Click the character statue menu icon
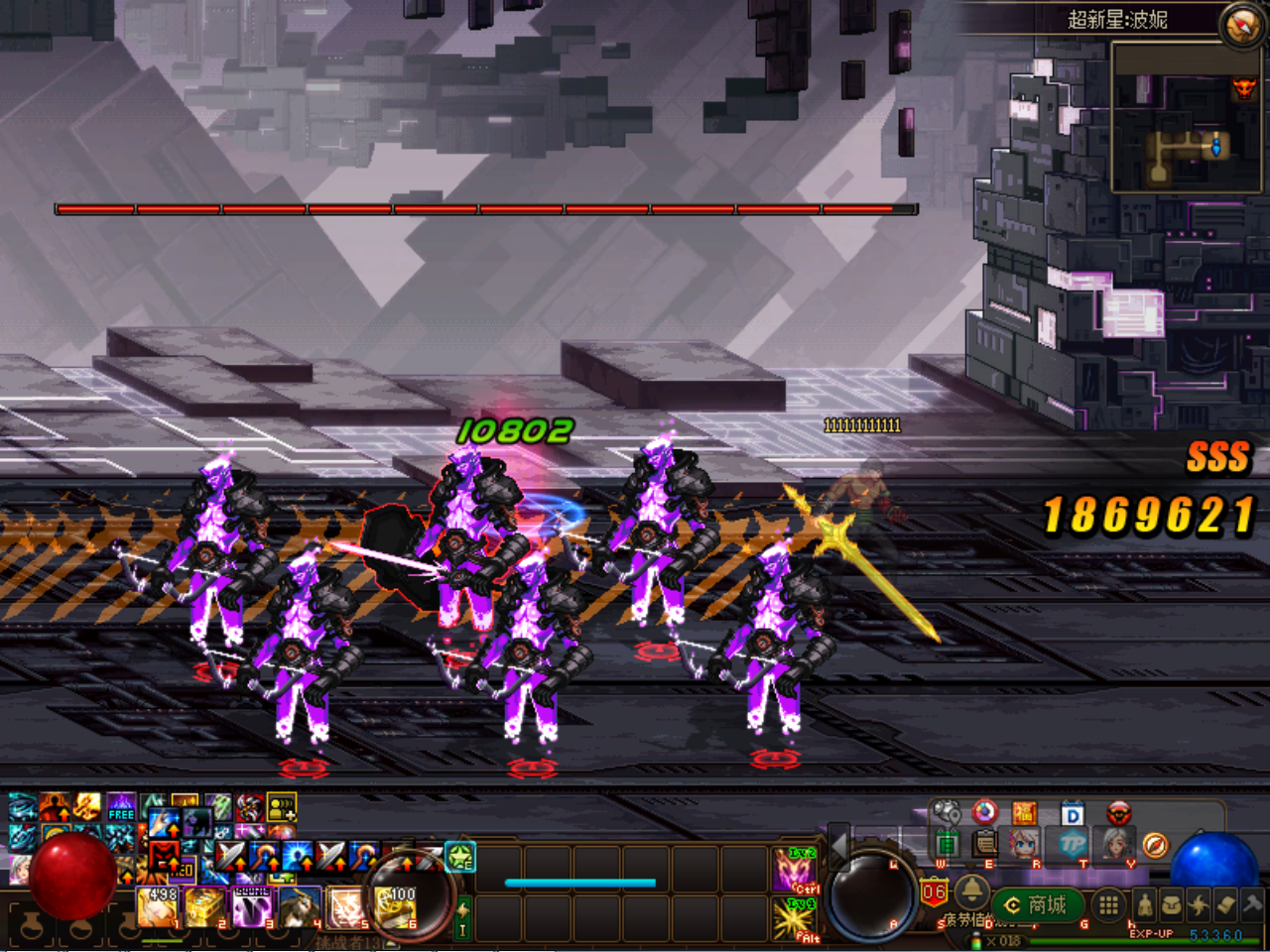 click(x=1145, y=903)
